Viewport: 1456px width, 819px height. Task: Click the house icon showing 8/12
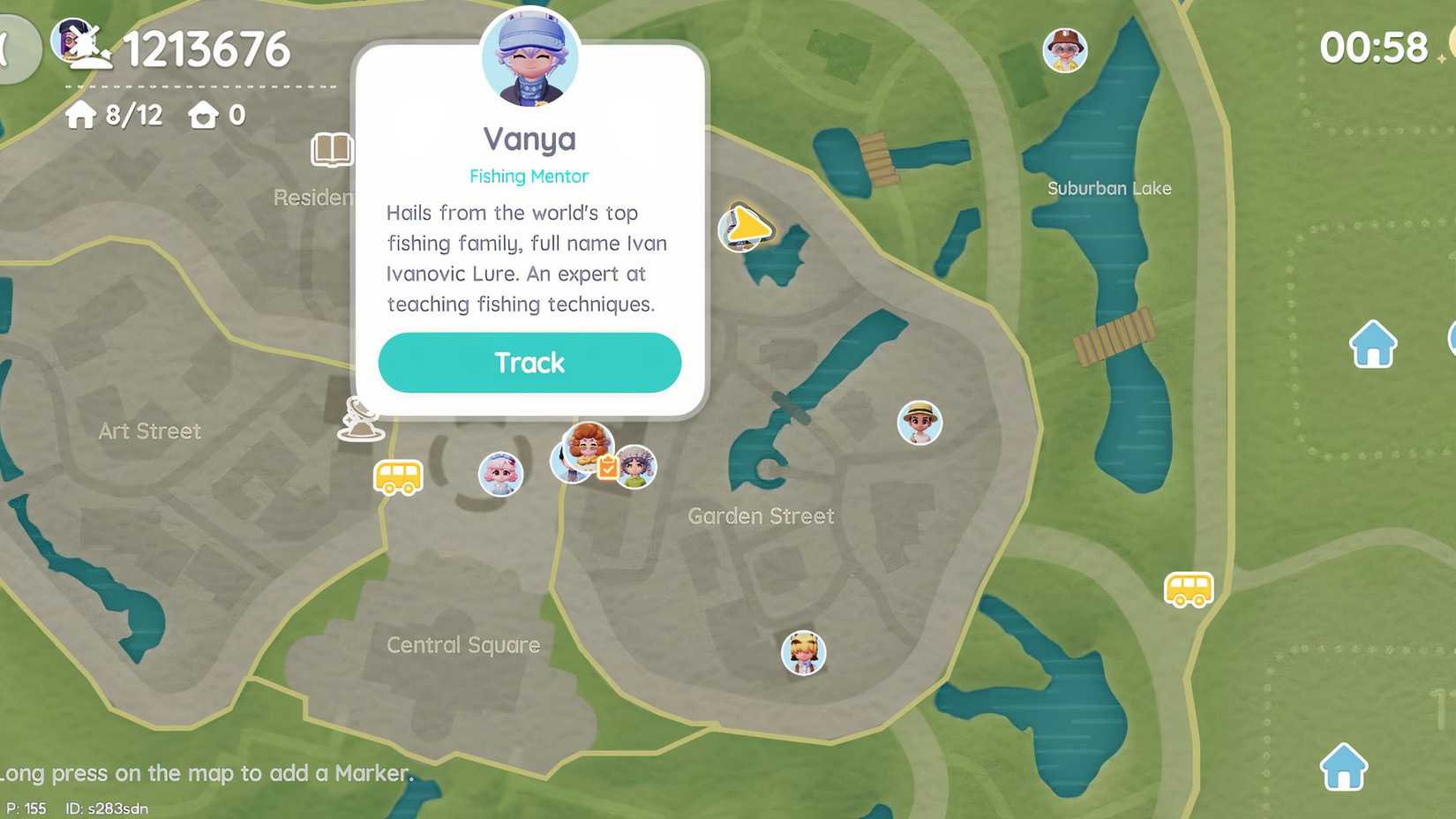[x=112, y=115]
